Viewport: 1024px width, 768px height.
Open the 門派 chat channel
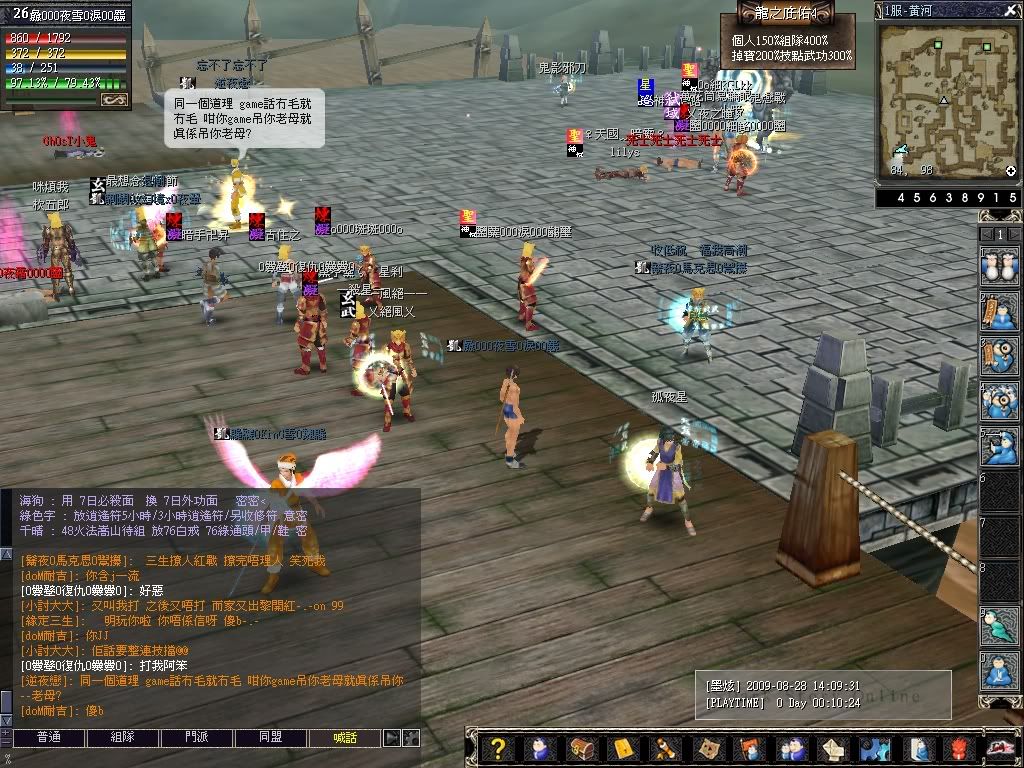[x=197, y=738]
